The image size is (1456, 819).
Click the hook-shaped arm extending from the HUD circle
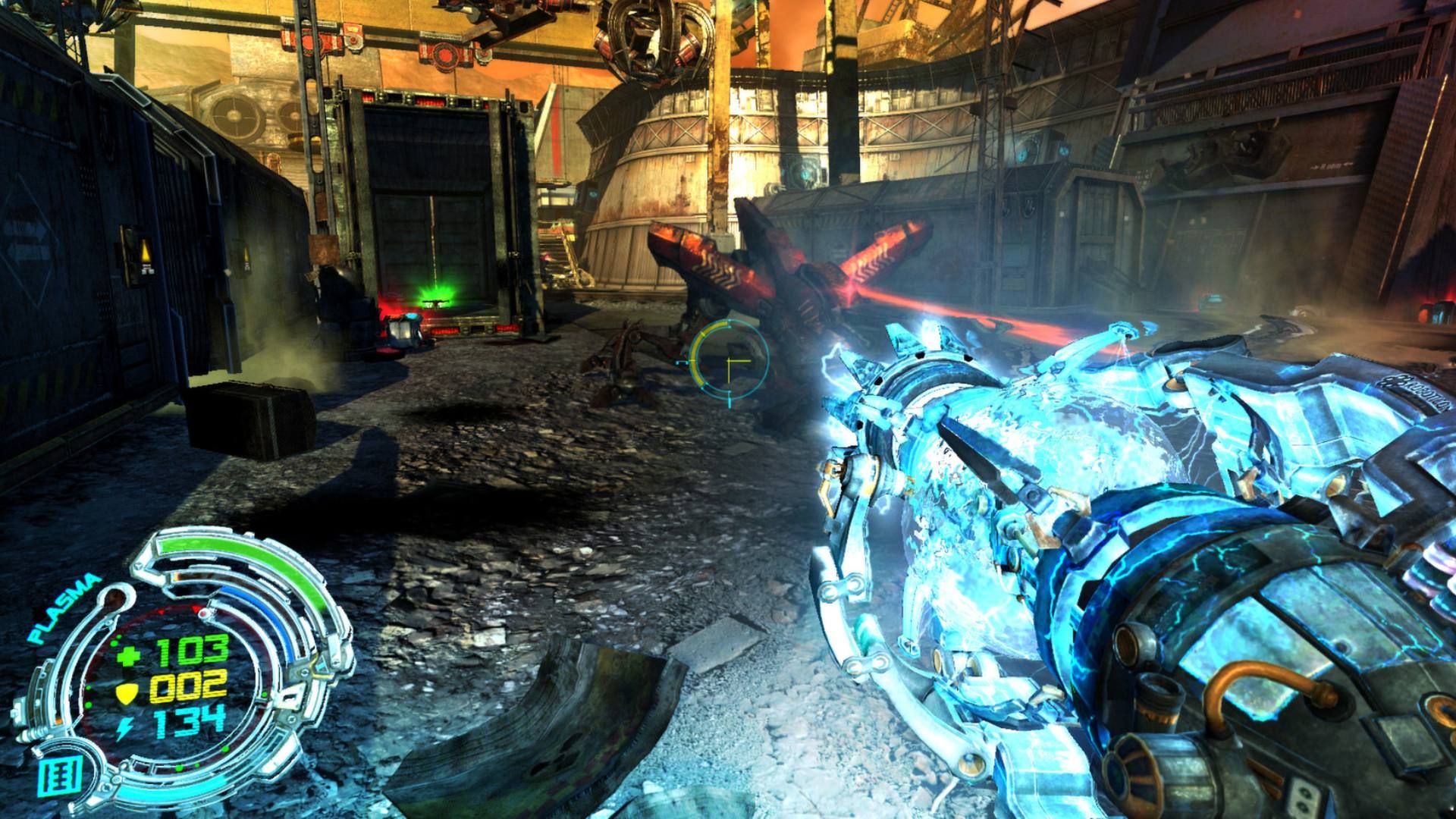pyautogui.click(x=115, y=598)
